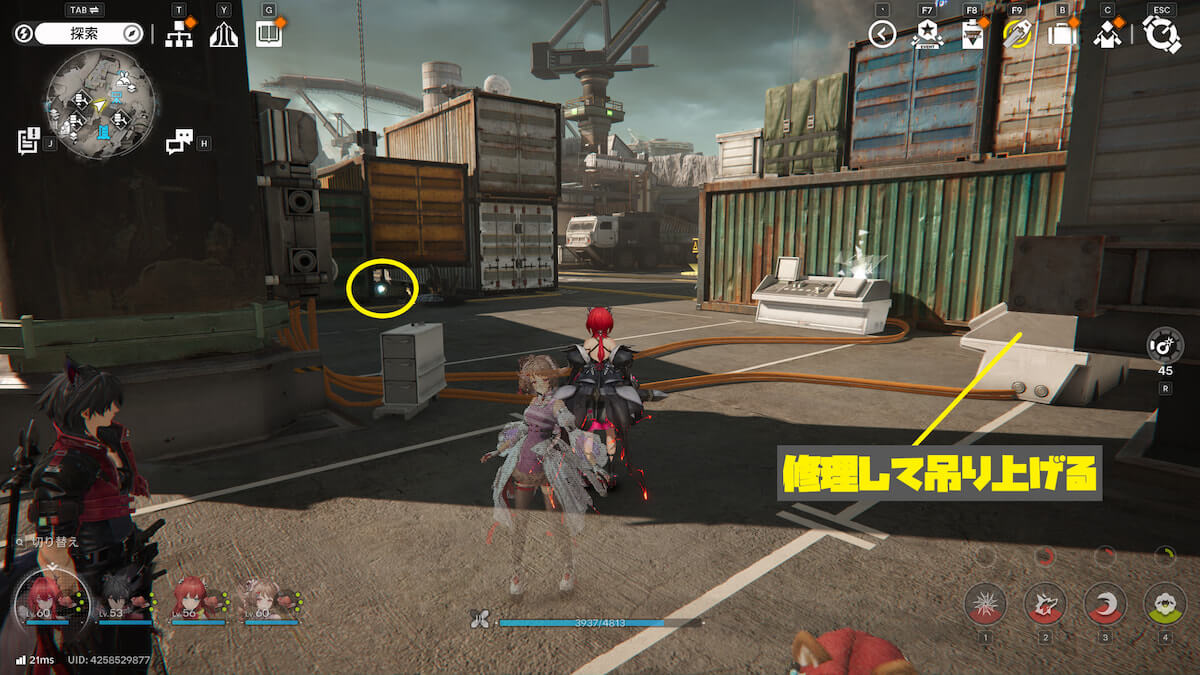
Task: Use the gadget icon showing 45
Action: coord(1165,345)
